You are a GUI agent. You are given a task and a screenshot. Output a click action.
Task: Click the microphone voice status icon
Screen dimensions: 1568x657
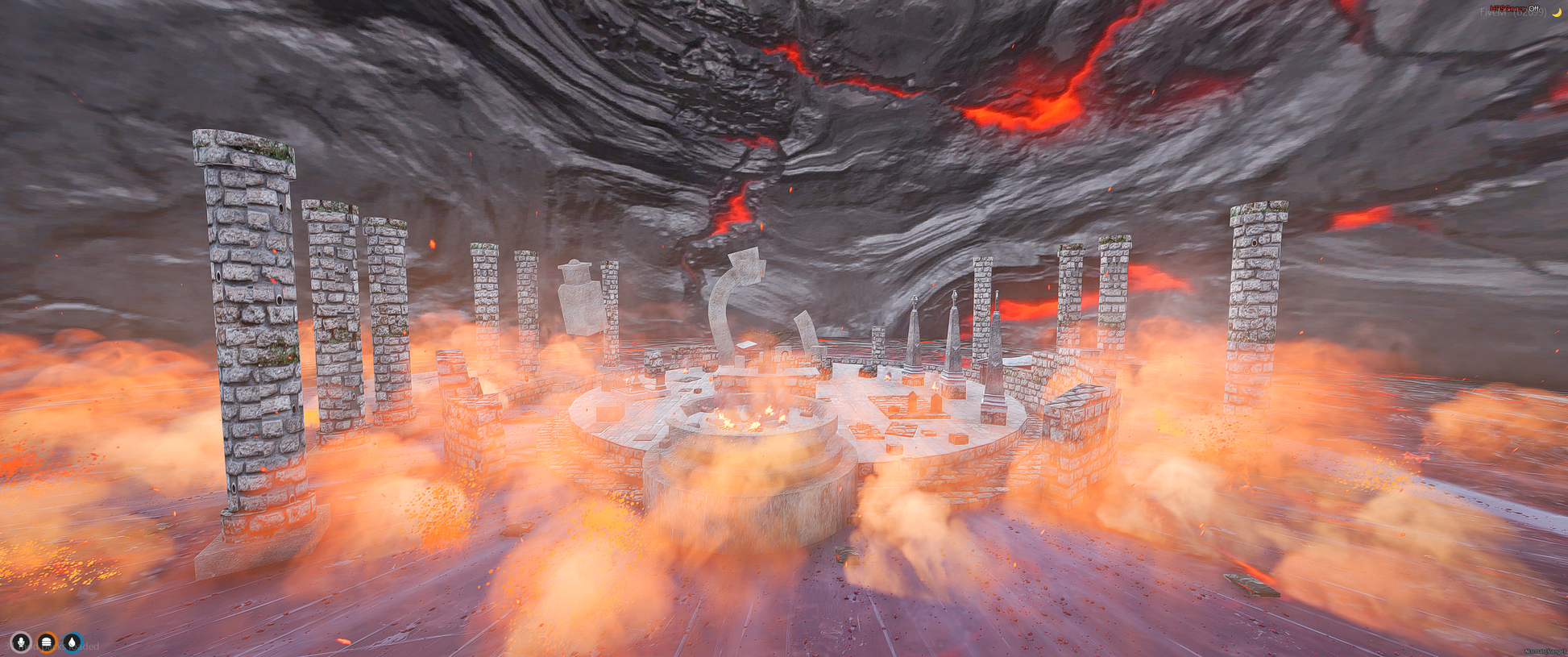[21, 642]
